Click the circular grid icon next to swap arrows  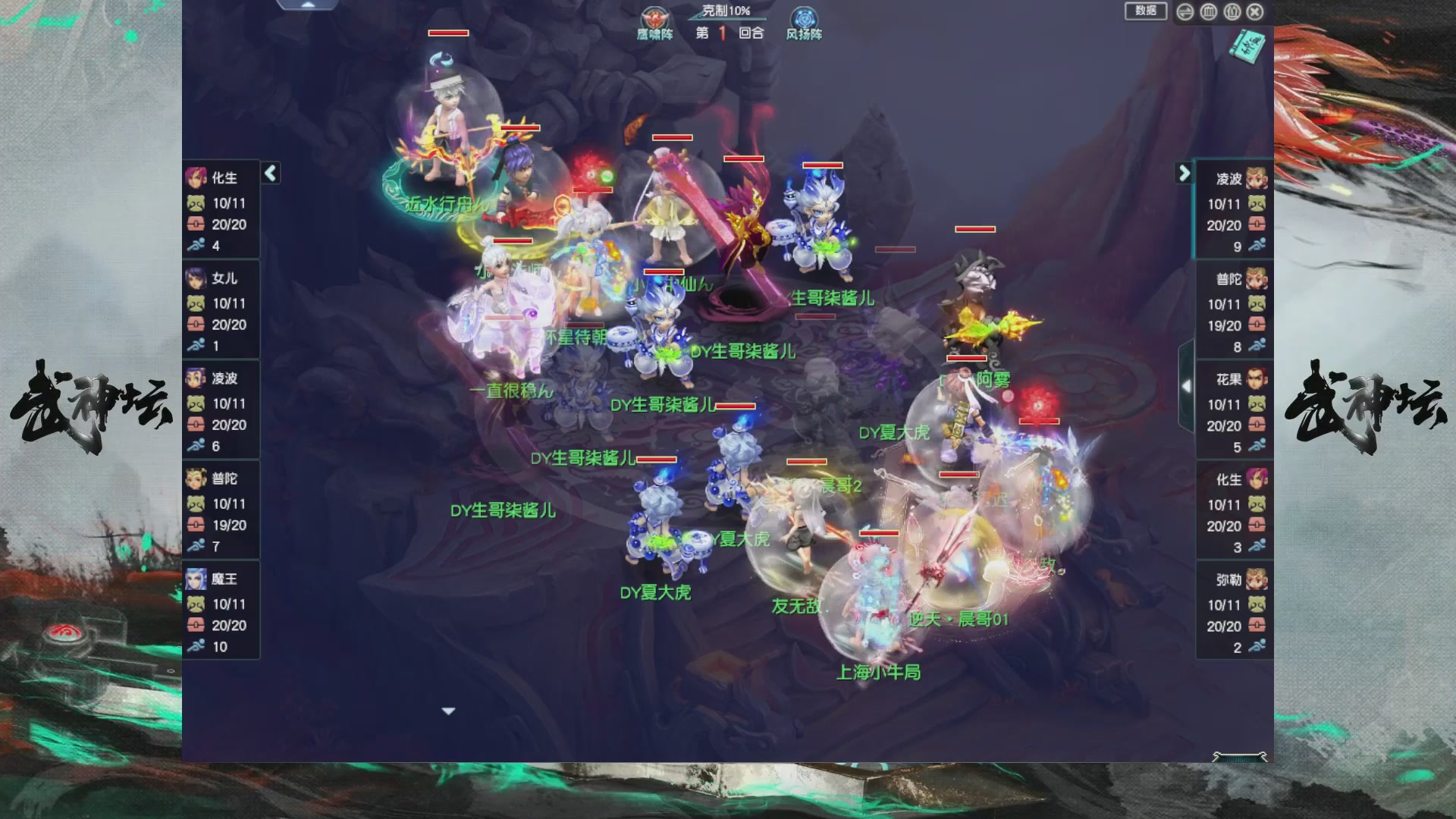[1209, 13]
